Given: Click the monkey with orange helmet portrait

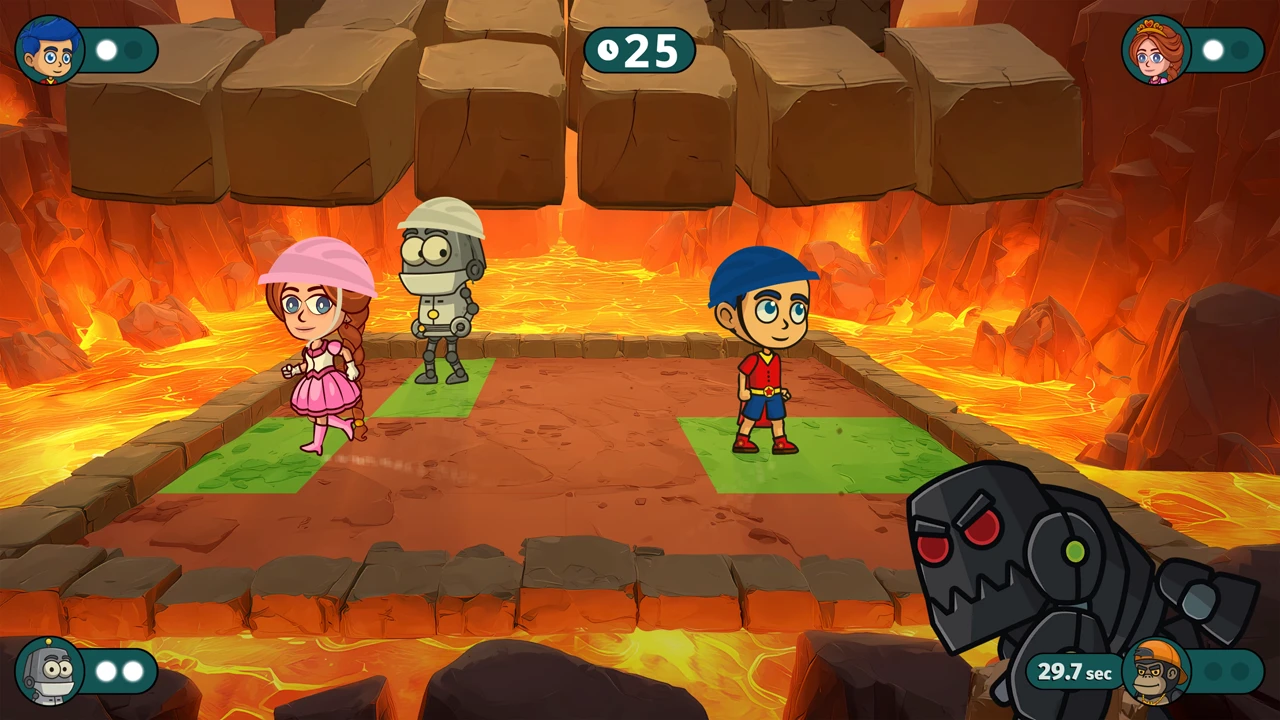Looking at the screenshot, I should click(x=1156, y=671).
